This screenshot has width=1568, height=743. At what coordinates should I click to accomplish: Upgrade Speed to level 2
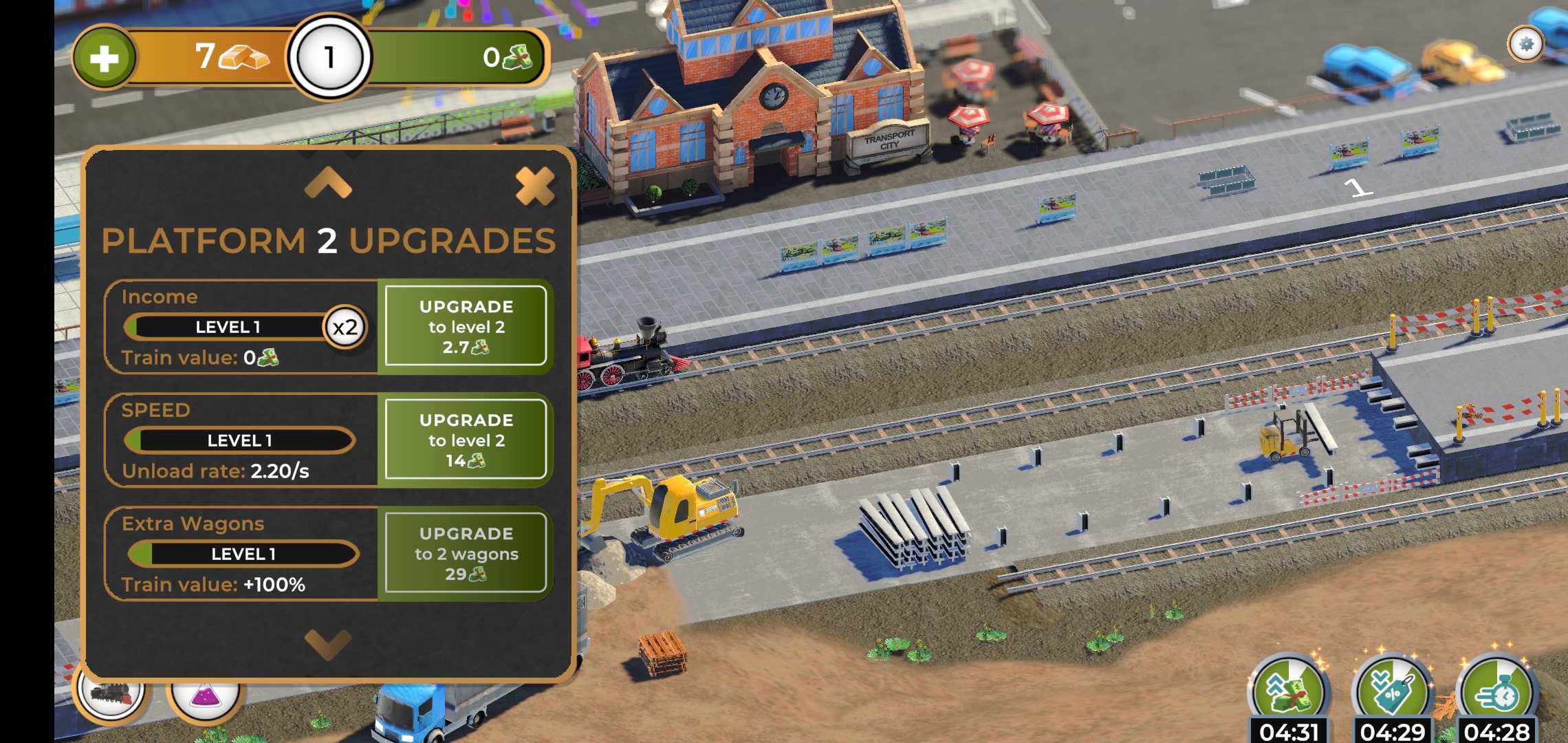click(466, 440)
